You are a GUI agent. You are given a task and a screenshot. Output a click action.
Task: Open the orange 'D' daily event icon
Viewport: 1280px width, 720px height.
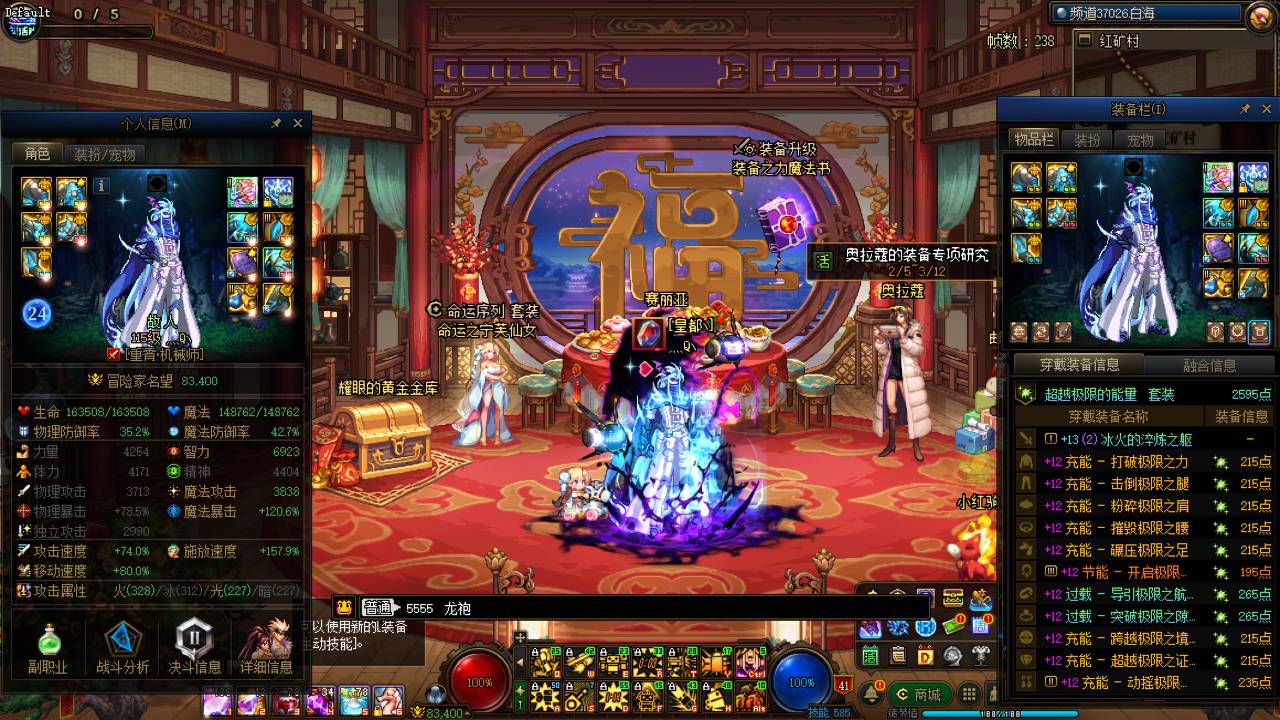point(924,656)
